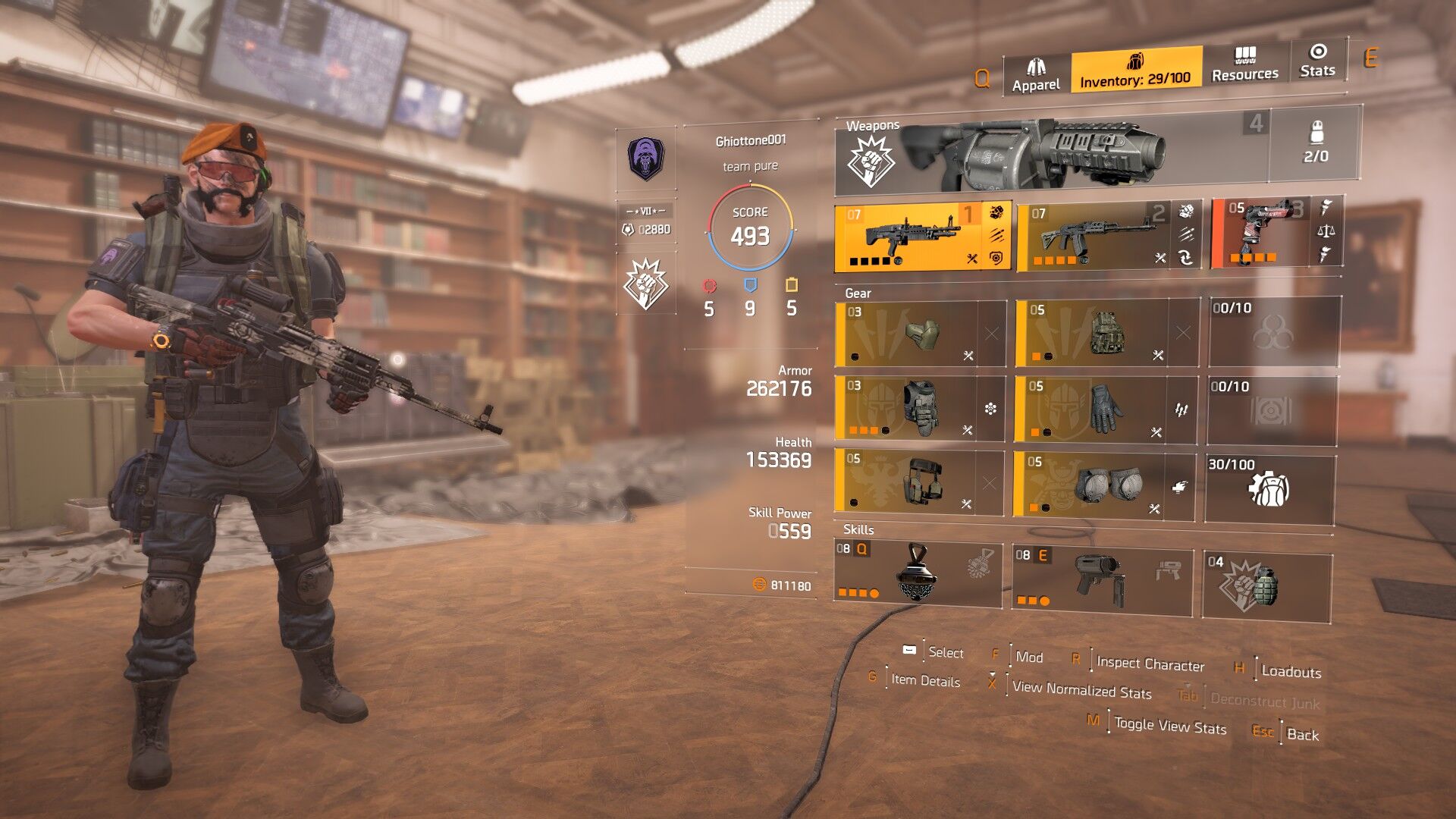Screen dimensions: 1456x819
Task: Open the mask gear slot
Action: click(x=920, y=334)
